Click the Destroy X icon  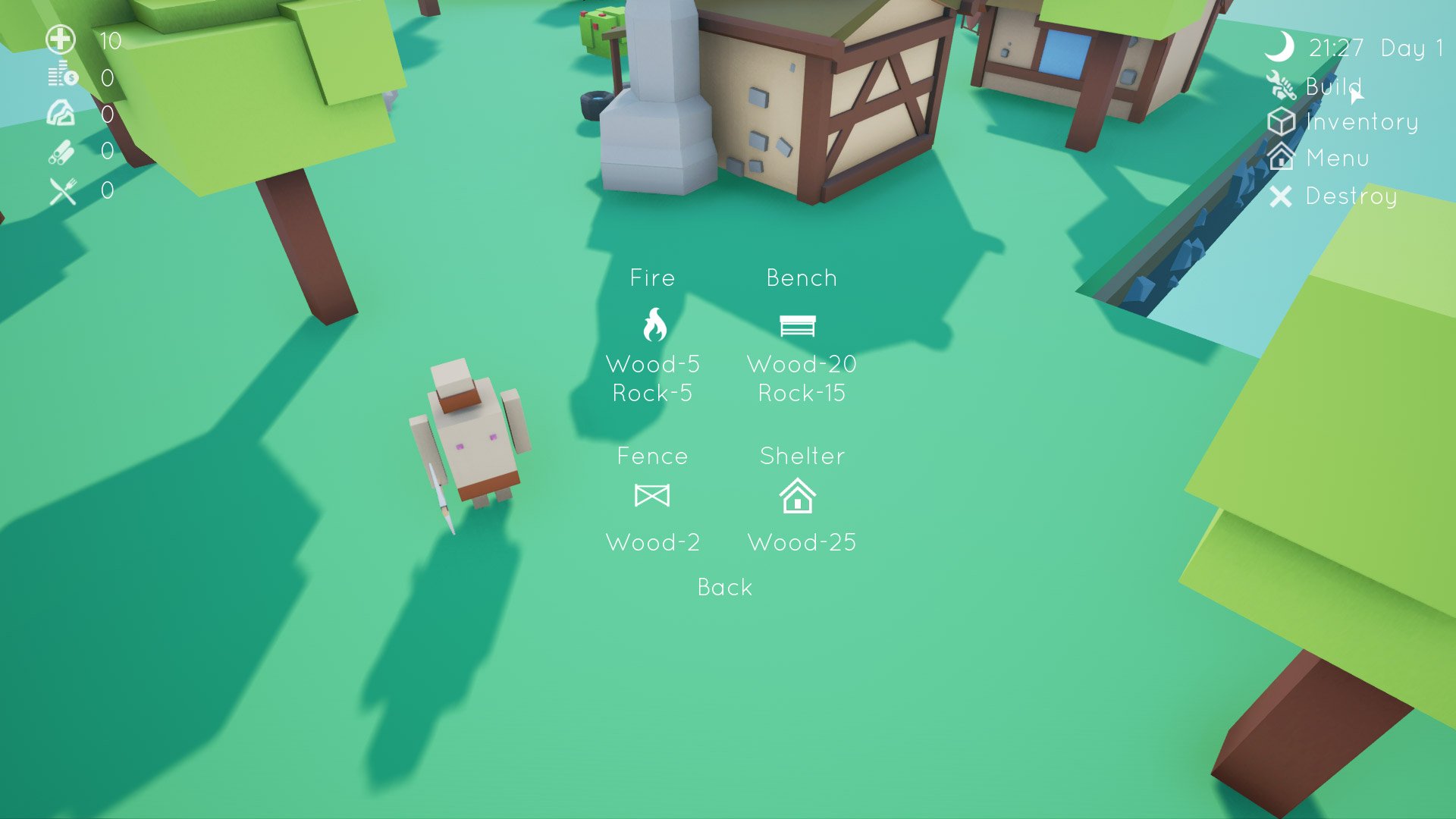(1281, 197)
